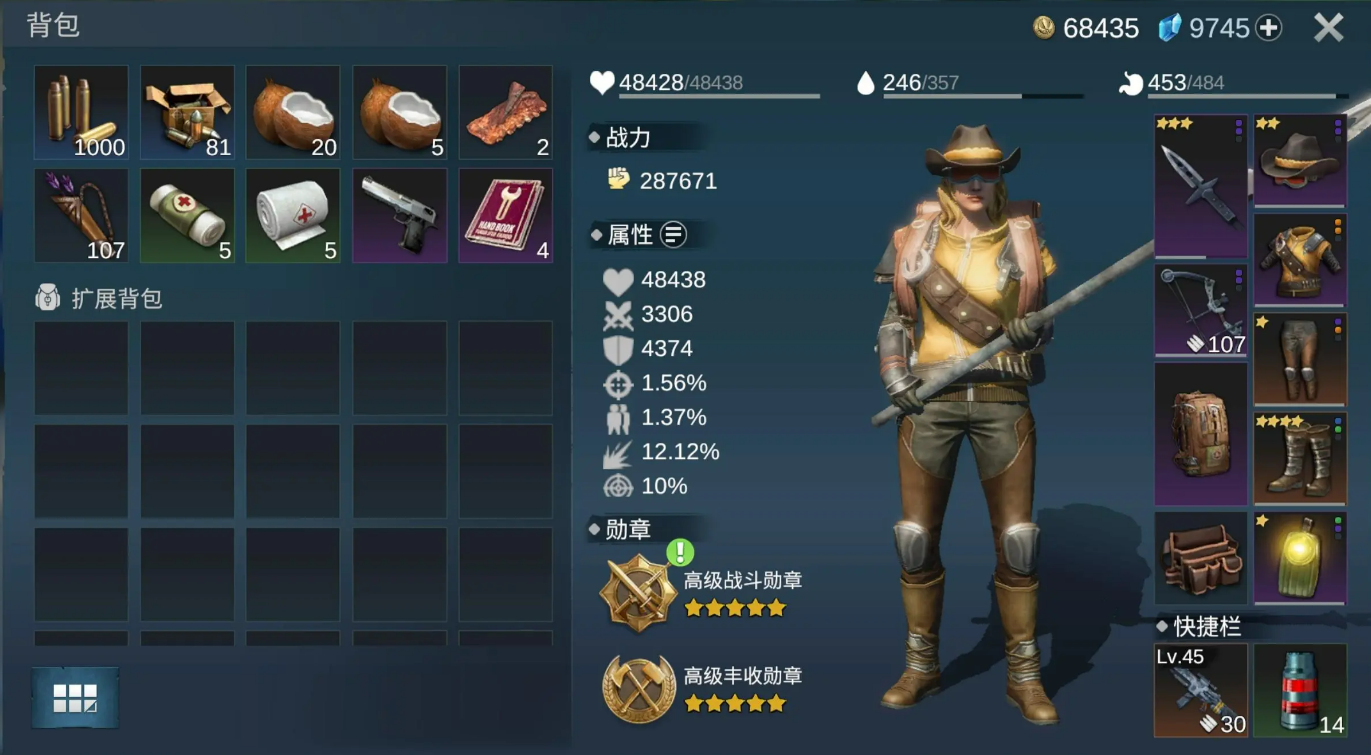Select the equipped cowboy hat slot

[x=1300, y=160]
